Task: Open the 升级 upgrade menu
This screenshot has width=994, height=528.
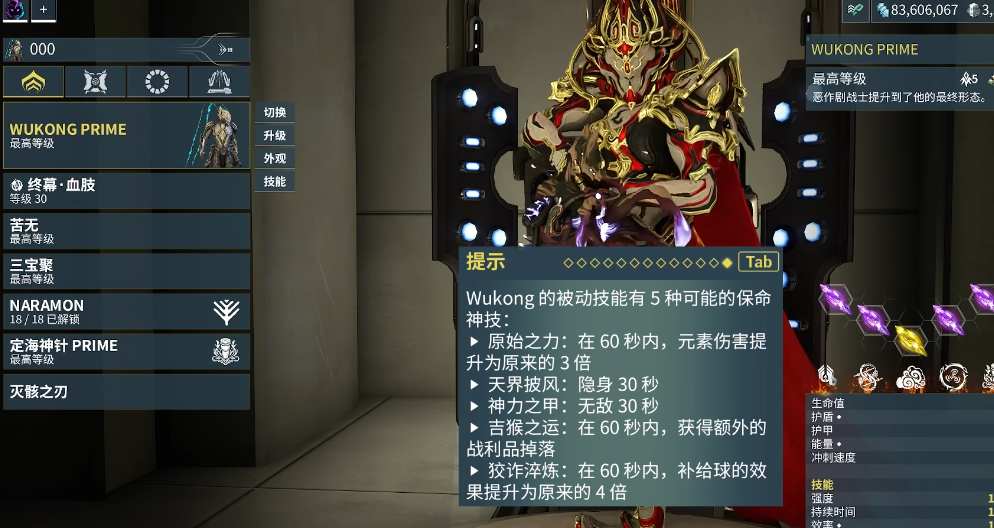Action: pyautogui.click(x=275, y=135)
